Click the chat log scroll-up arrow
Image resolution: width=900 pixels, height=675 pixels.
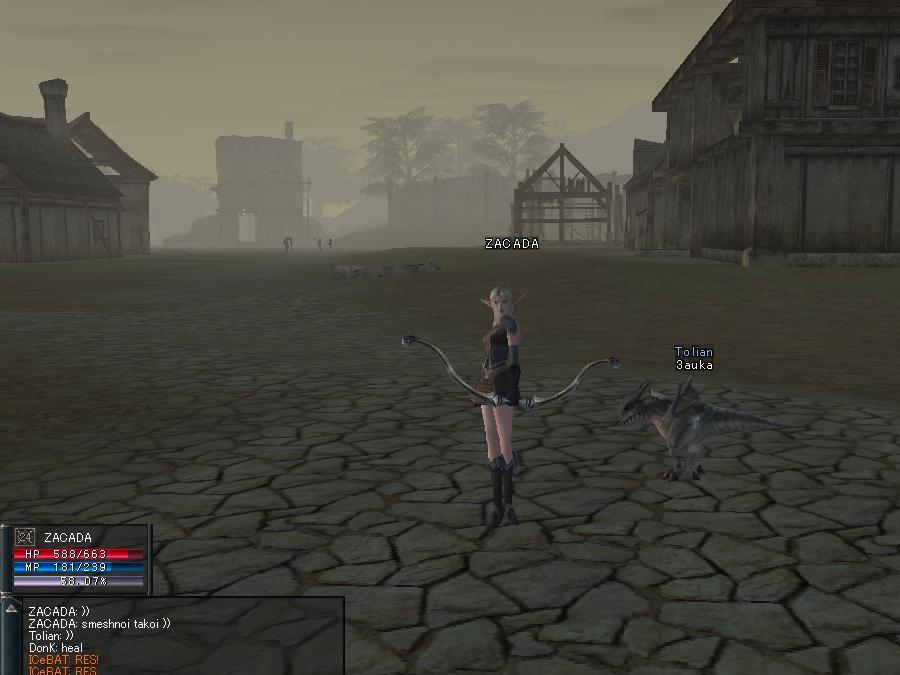[12, 608]
